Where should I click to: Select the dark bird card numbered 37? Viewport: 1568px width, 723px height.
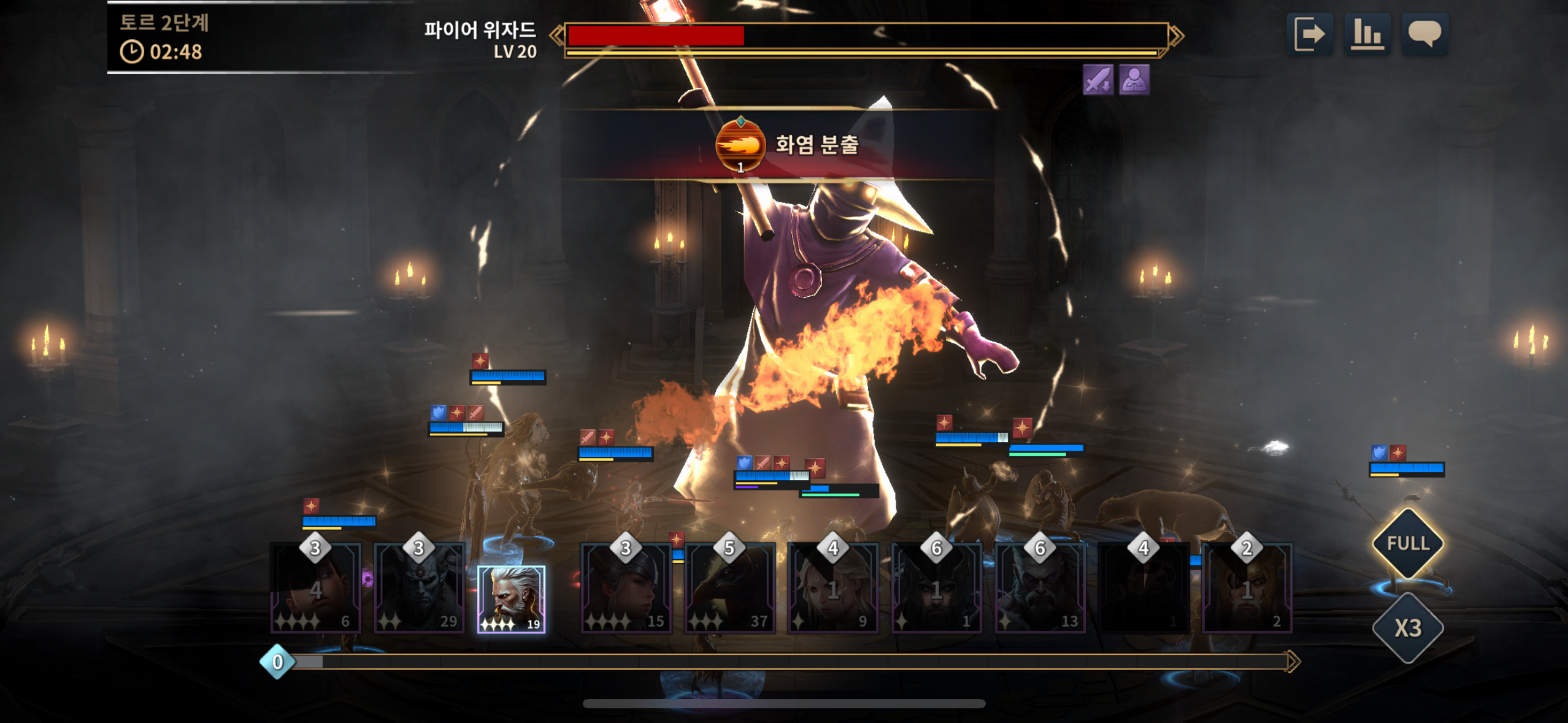coord(729,589)
